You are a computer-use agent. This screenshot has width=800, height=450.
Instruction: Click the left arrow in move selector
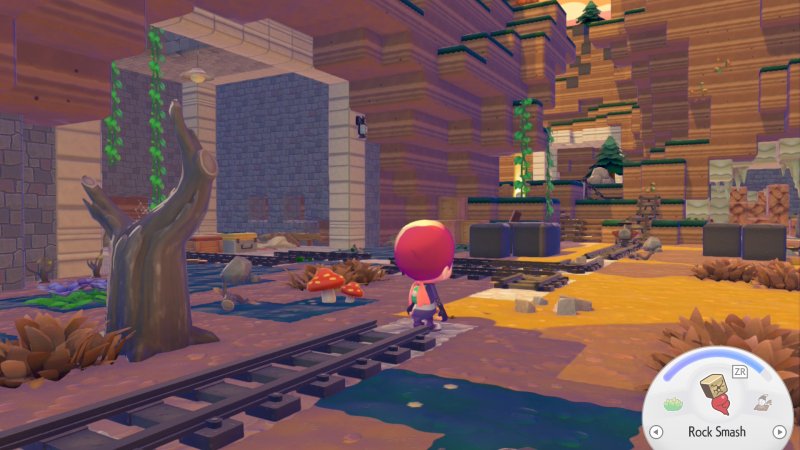[656, 433]
